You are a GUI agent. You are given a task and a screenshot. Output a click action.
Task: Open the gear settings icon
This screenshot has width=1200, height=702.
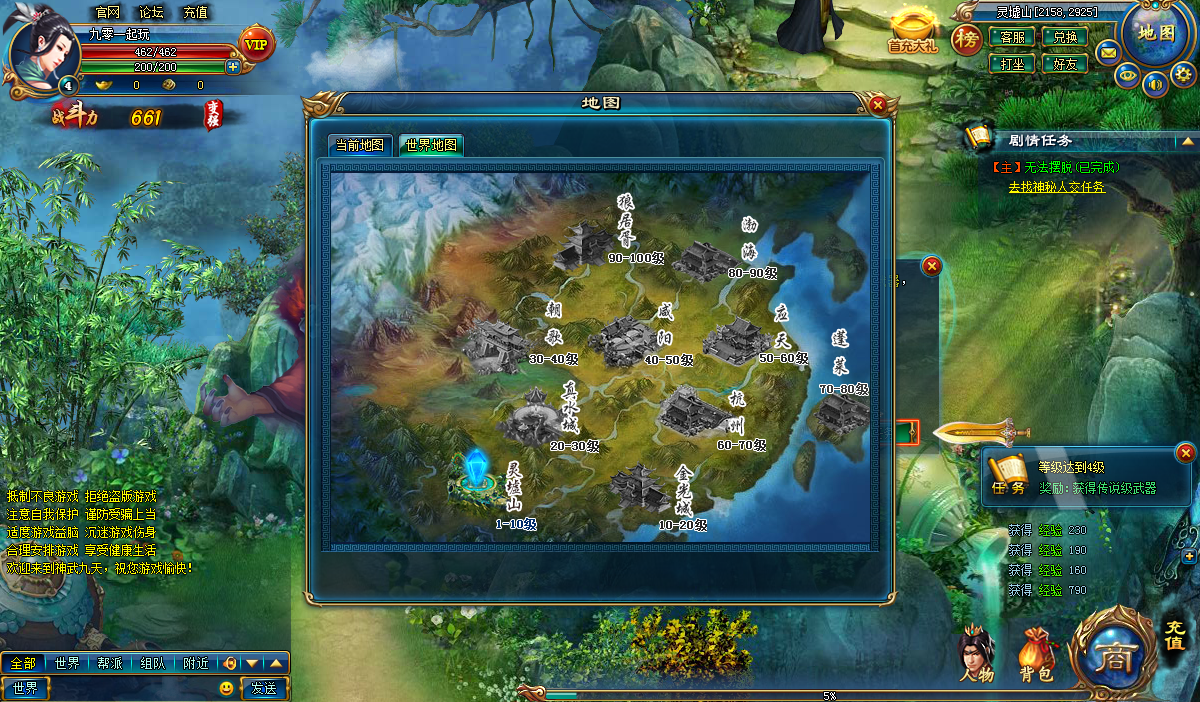1183,74
